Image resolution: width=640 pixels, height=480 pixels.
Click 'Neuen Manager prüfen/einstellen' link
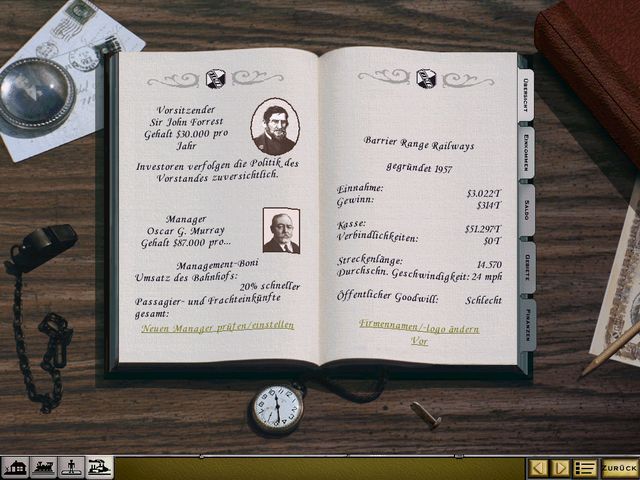(218, 326)
